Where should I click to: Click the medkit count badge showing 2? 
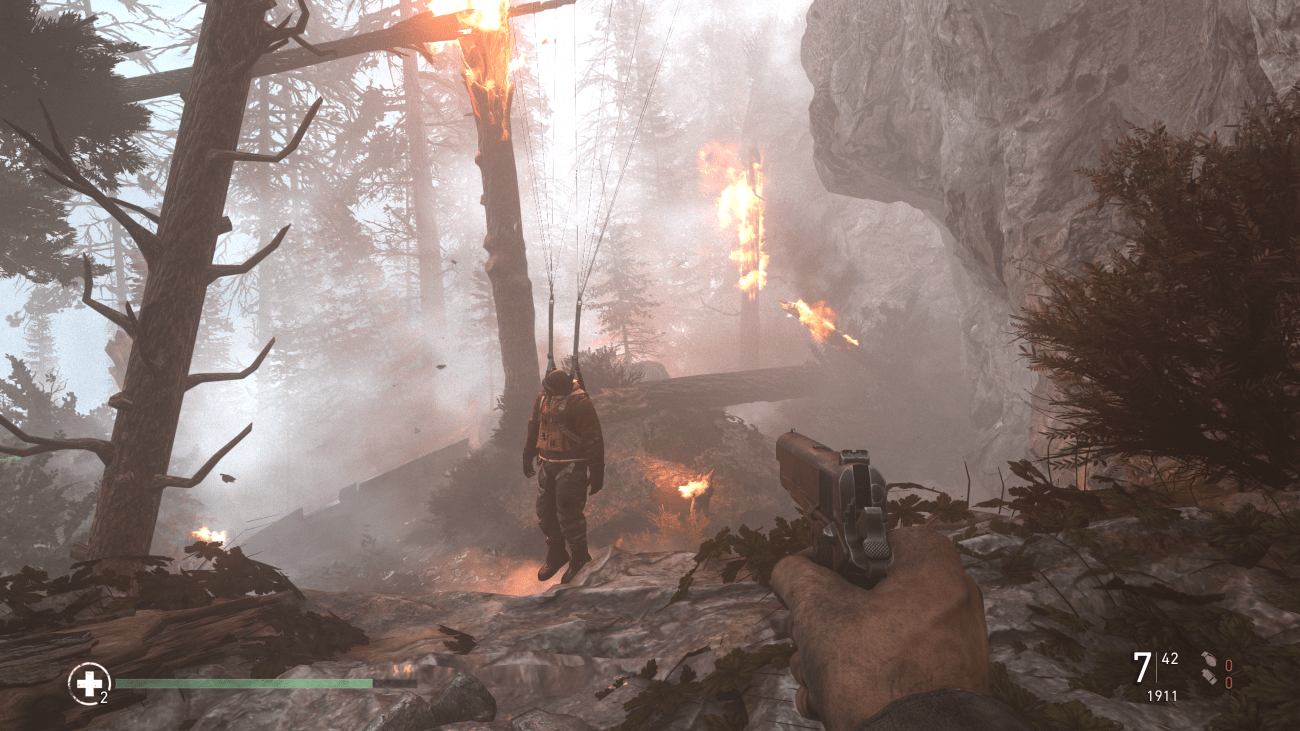coord(104,696)
